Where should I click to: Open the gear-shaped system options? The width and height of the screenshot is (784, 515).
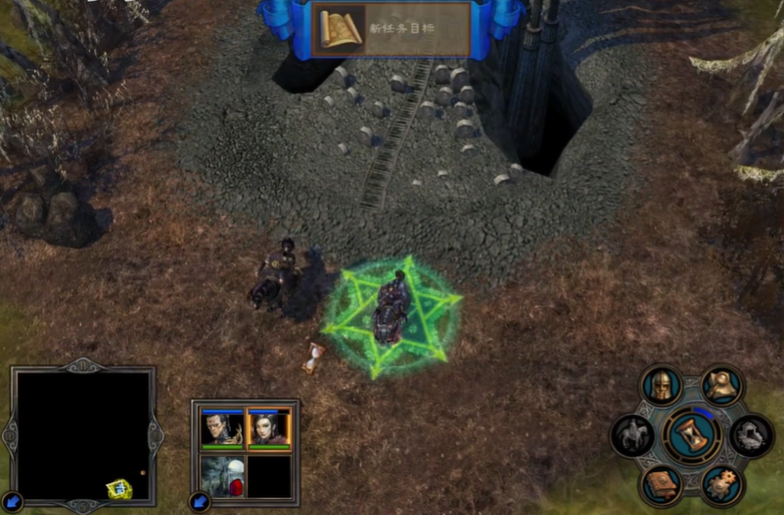(722, 486)
